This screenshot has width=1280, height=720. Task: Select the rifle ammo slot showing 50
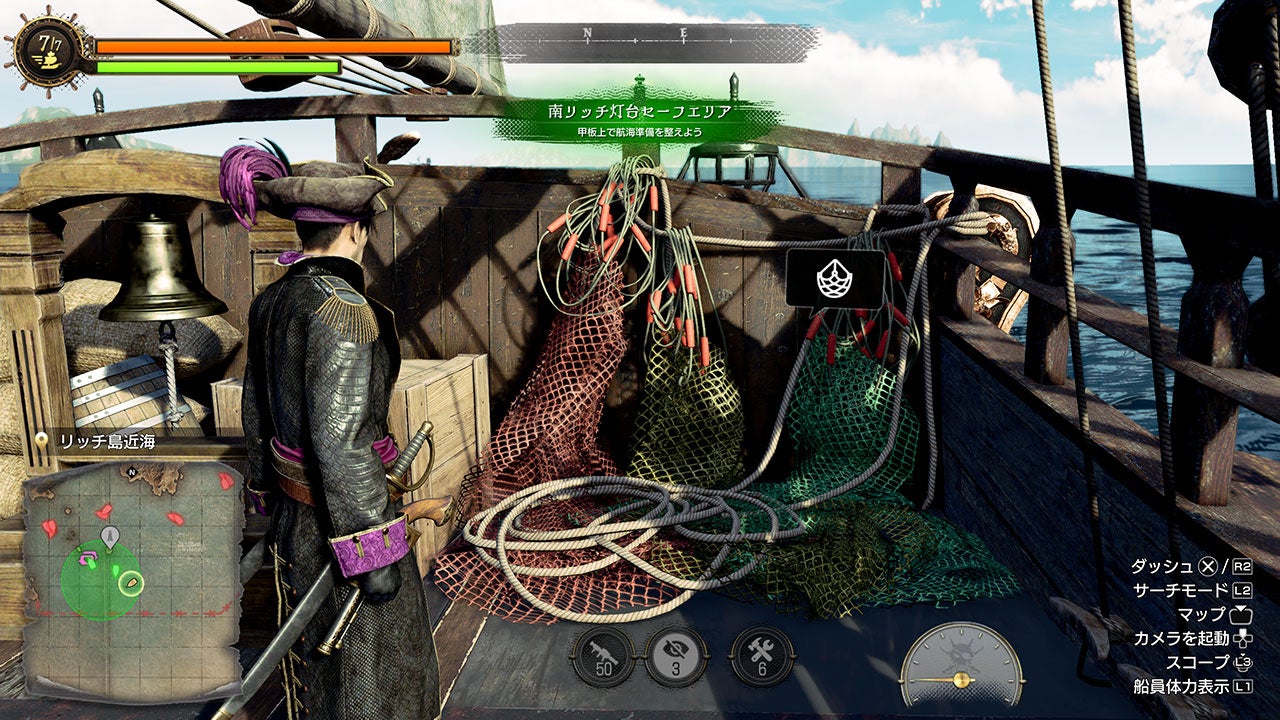coord(602,657)
